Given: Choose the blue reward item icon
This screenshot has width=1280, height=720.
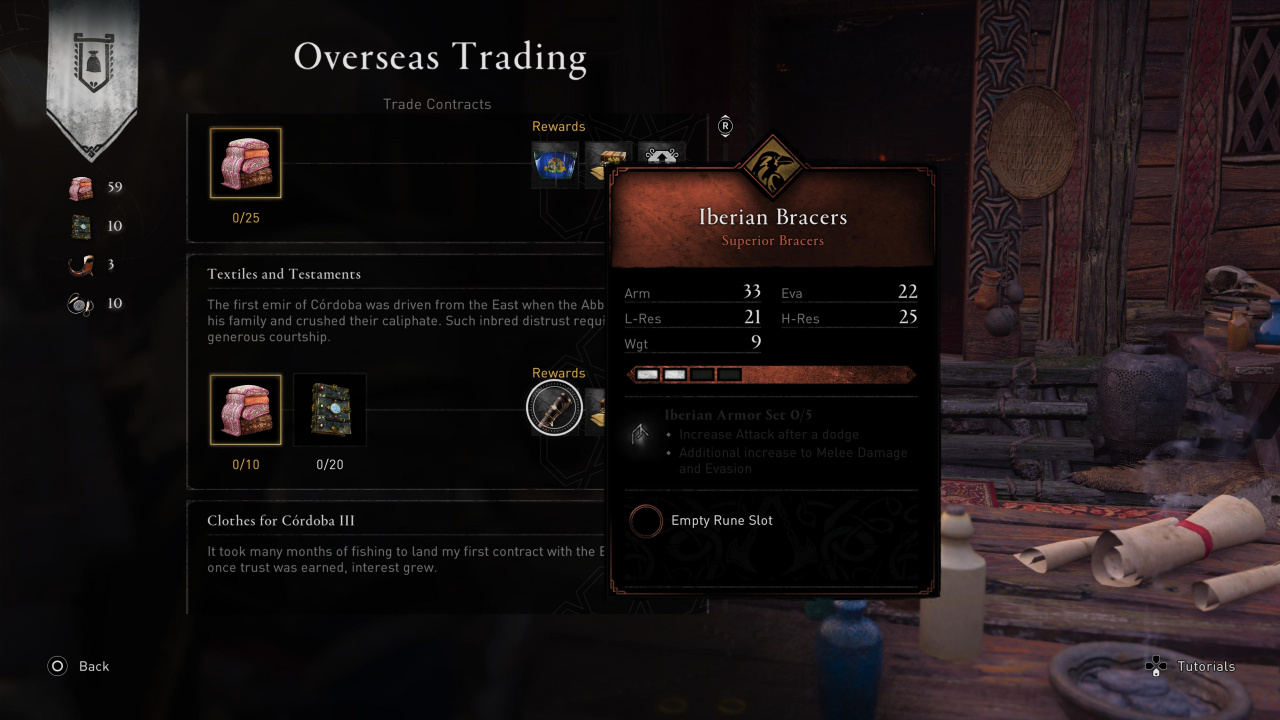Looking at the screenshot, I should [x=555, y=163].
